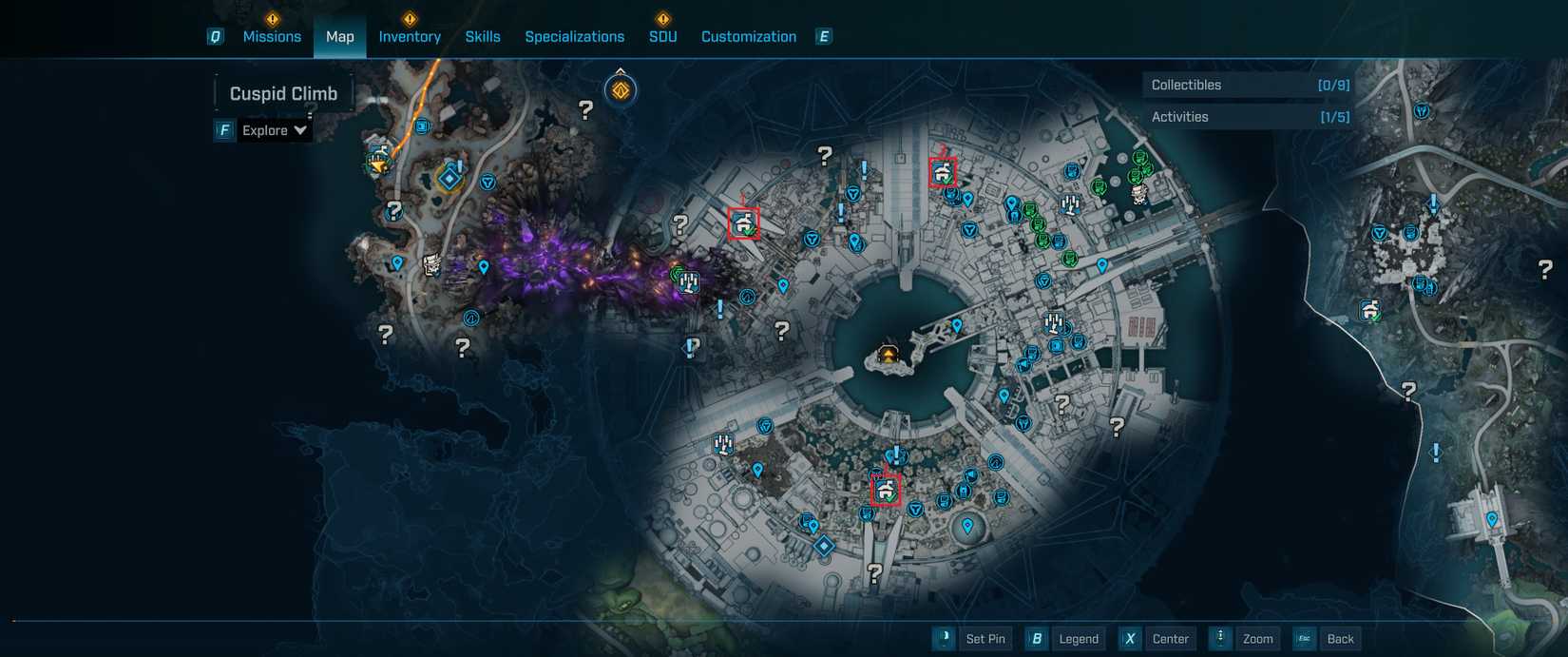Screen dimensions: 1568x657
Task: Switch to the Inventory tab
Action: pos(410,36)
